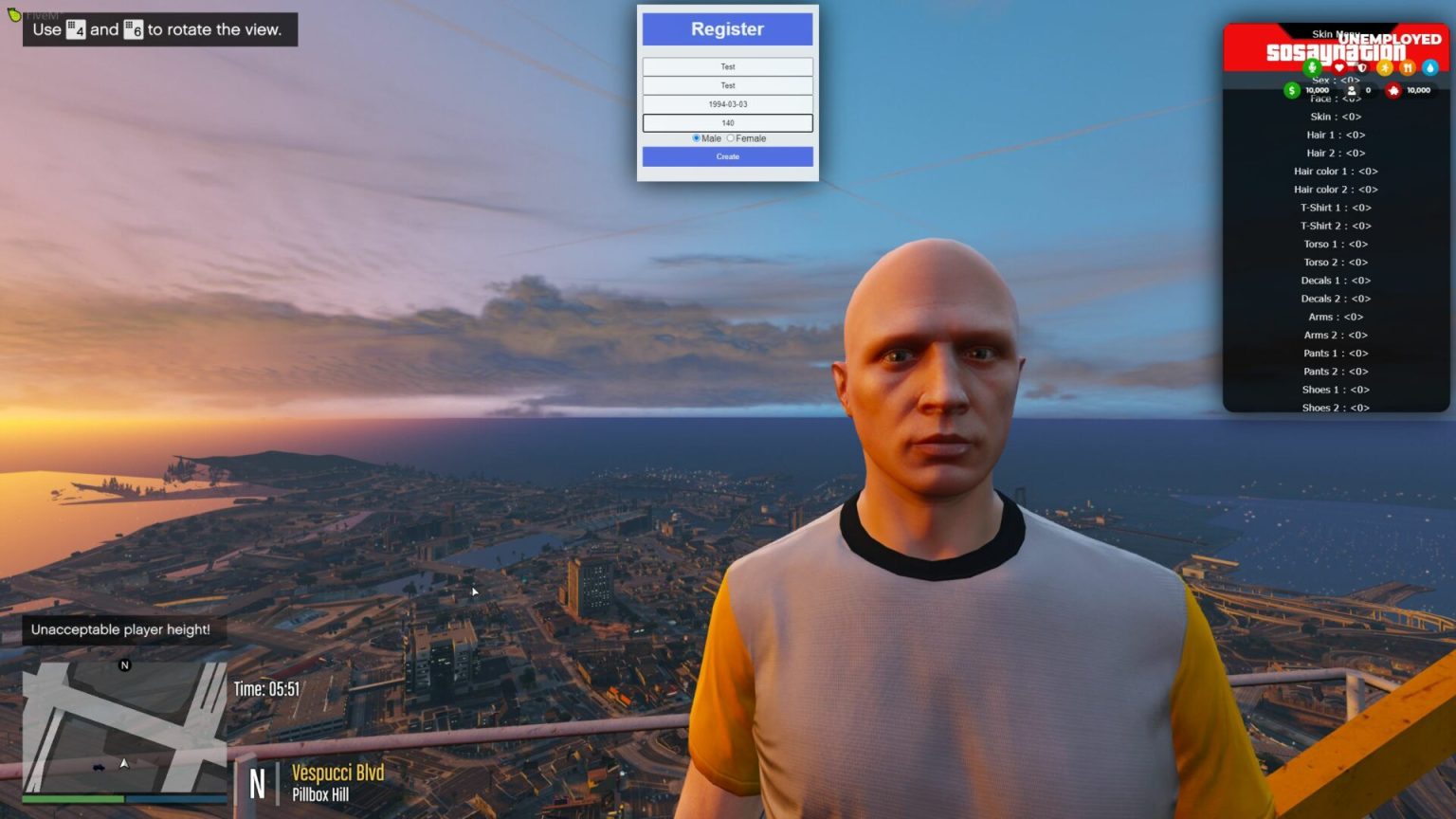The image size is (1456, 819).
Task: Pick the Hair color 2 option
Action: tap(1336, 190)
